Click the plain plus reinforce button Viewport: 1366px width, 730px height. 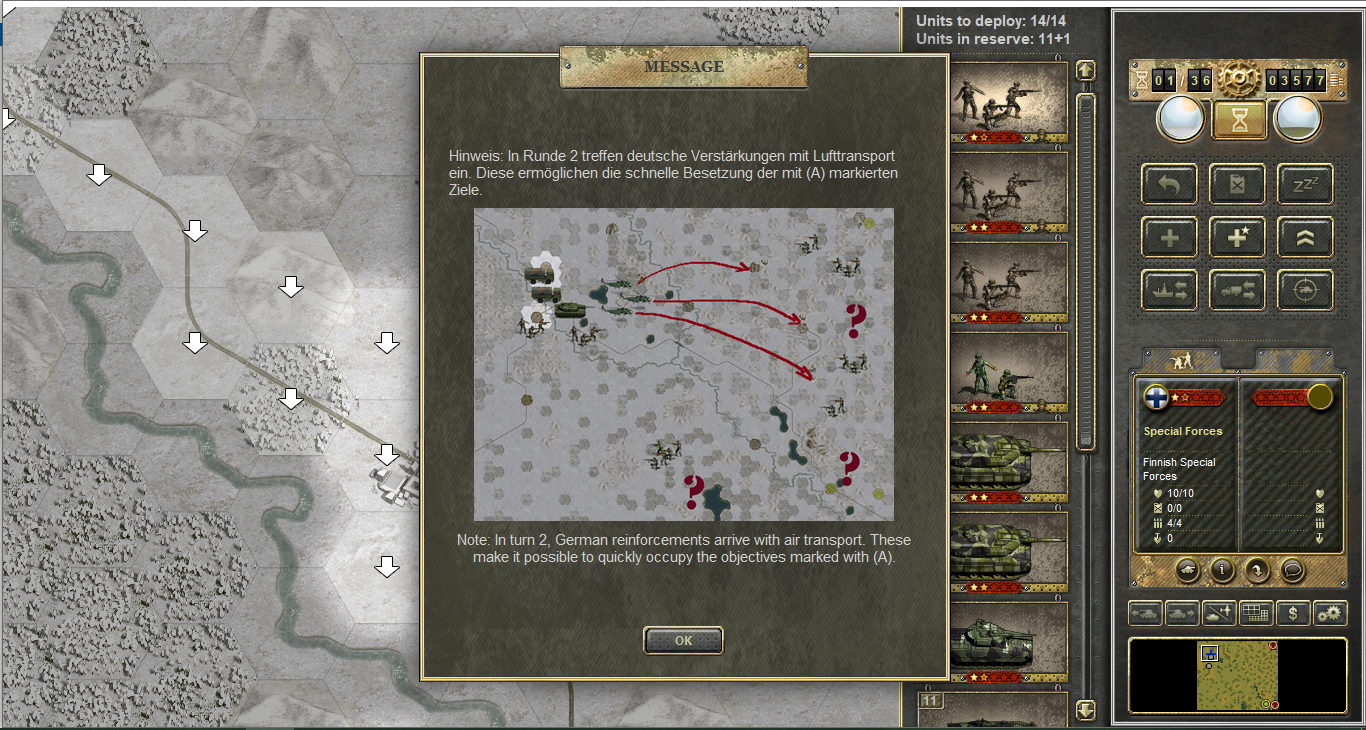point(1169,238)
